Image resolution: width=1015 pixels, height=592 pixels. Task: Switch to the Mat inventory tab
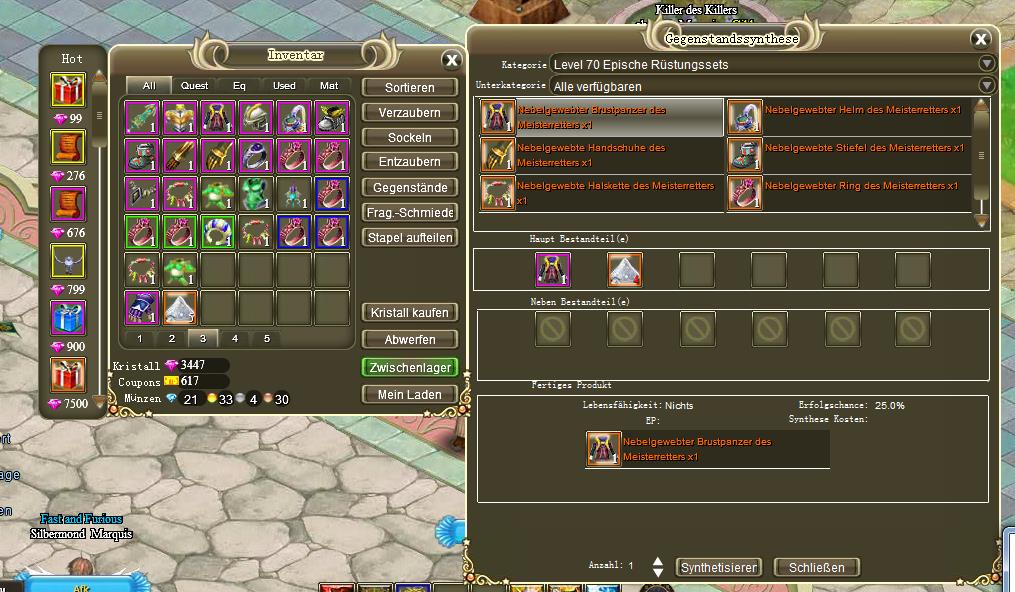328,86
